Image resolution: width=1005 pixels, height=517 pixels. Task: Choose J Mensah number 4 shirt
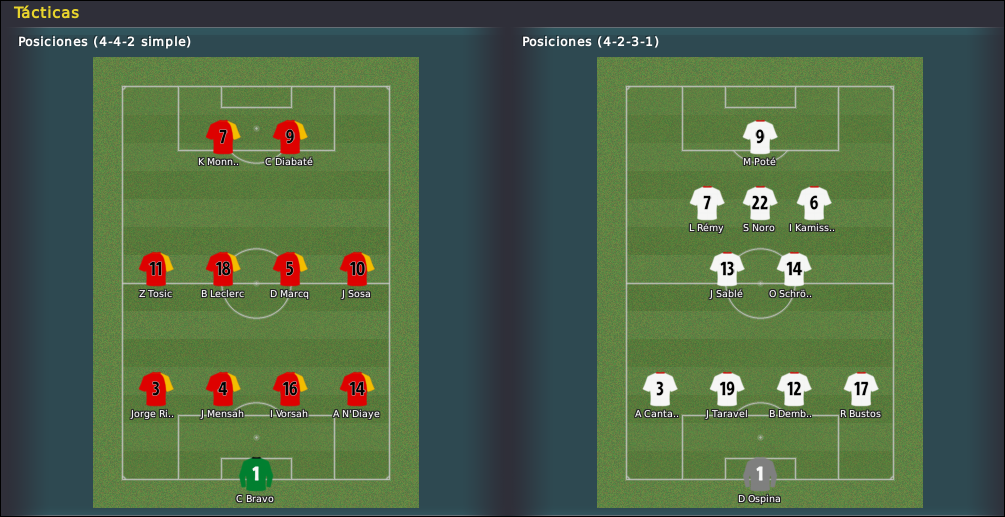222,389
